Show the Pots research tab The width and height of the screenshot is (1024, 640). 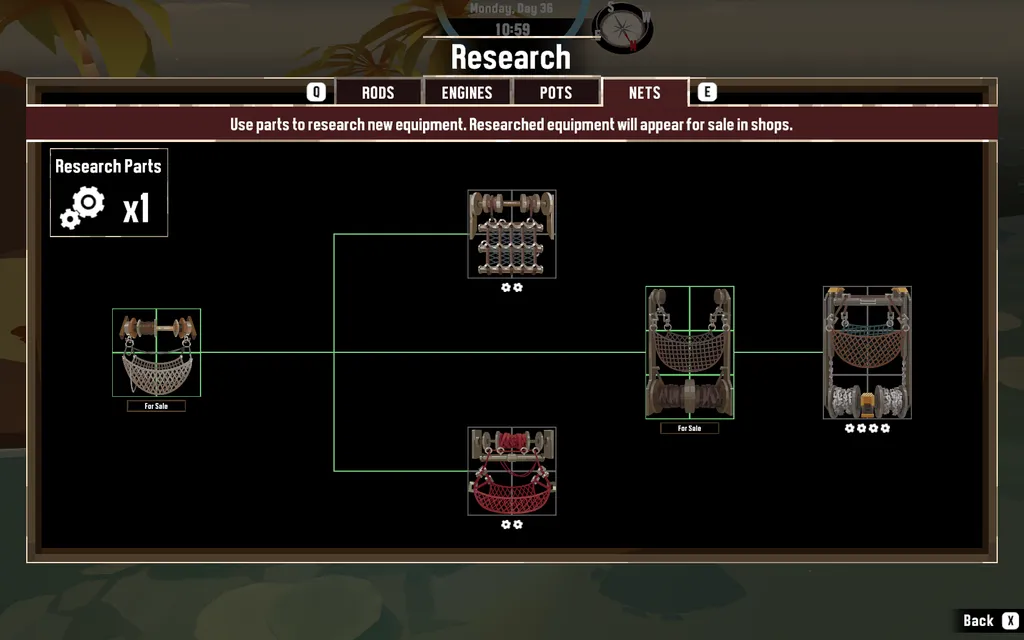tap(556, 93)
